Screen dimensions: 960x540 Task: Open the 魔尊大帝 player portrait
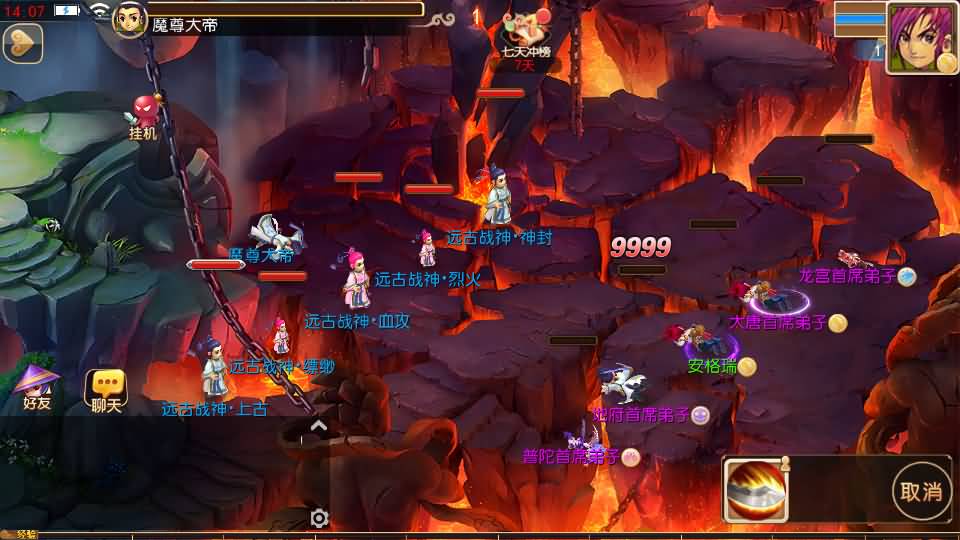pos(130,19)
